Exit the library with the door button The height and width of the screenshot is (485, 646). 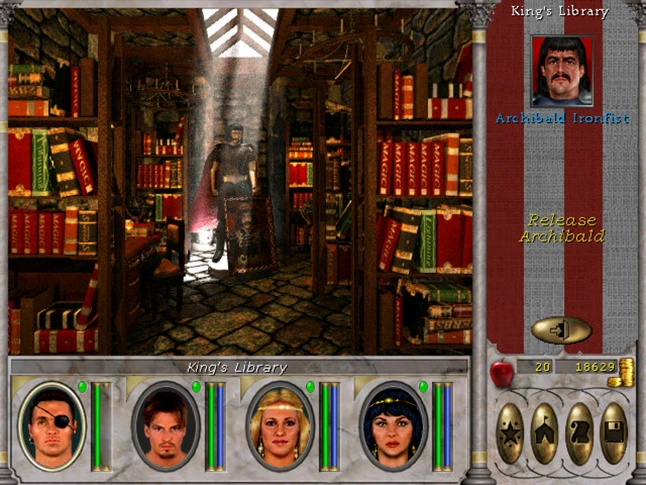(x=561, y=329)
